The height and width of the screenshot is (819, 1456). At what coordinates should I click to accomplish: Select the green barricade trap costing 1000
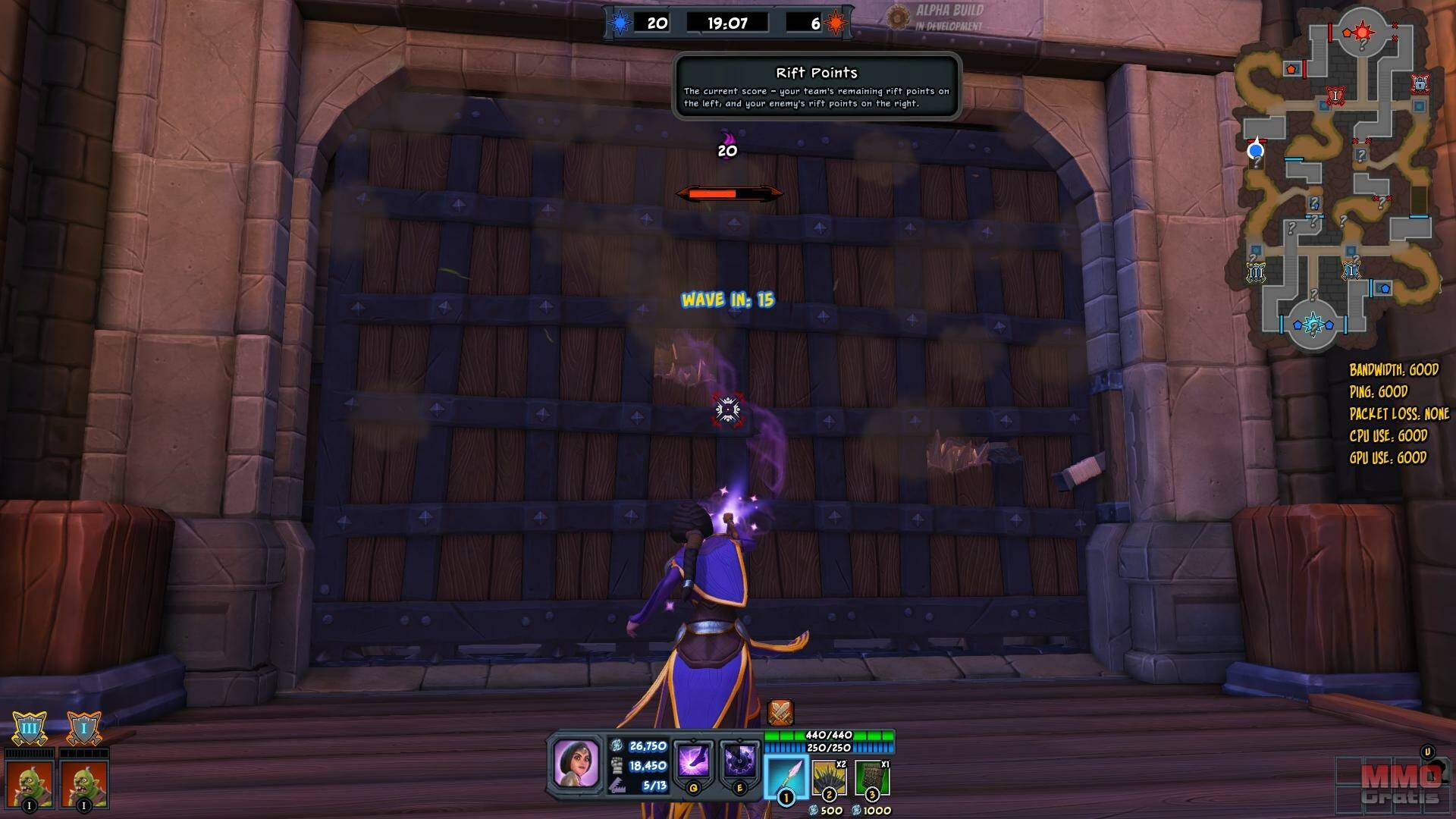(x=871, y=778)
